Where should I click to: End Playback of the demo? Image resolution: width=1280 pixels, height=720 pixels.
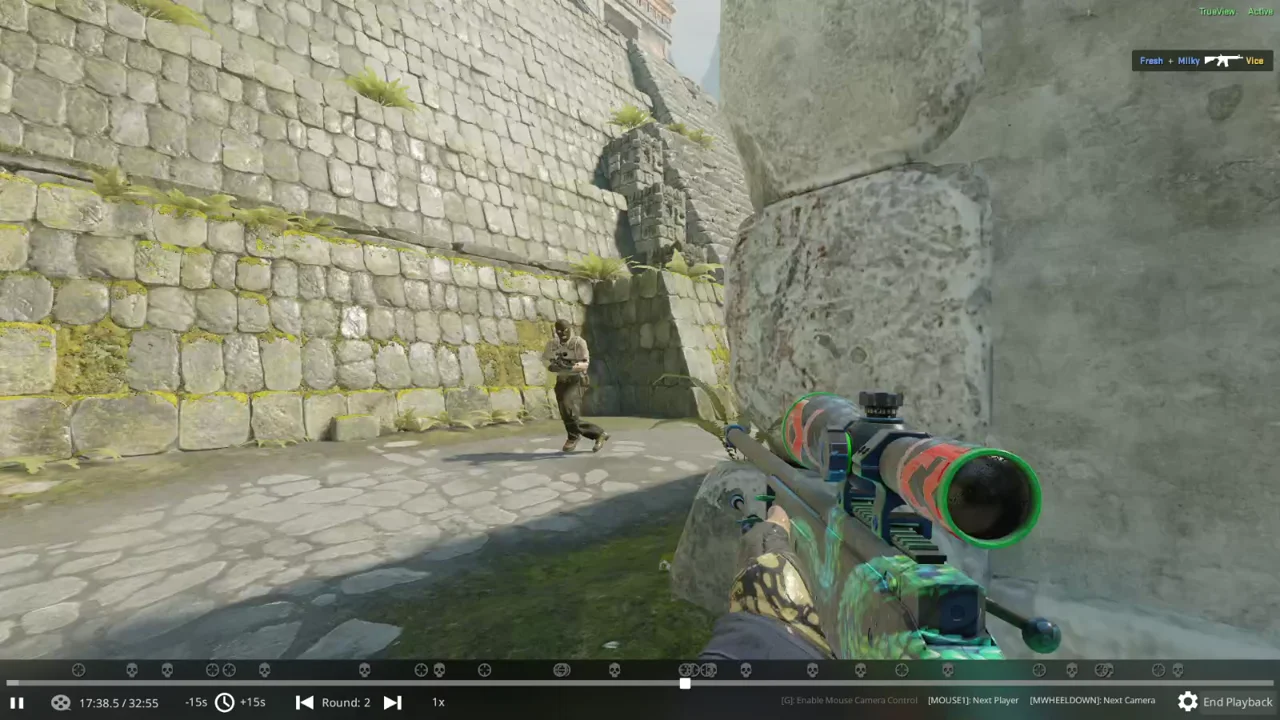click(1237, 702)
